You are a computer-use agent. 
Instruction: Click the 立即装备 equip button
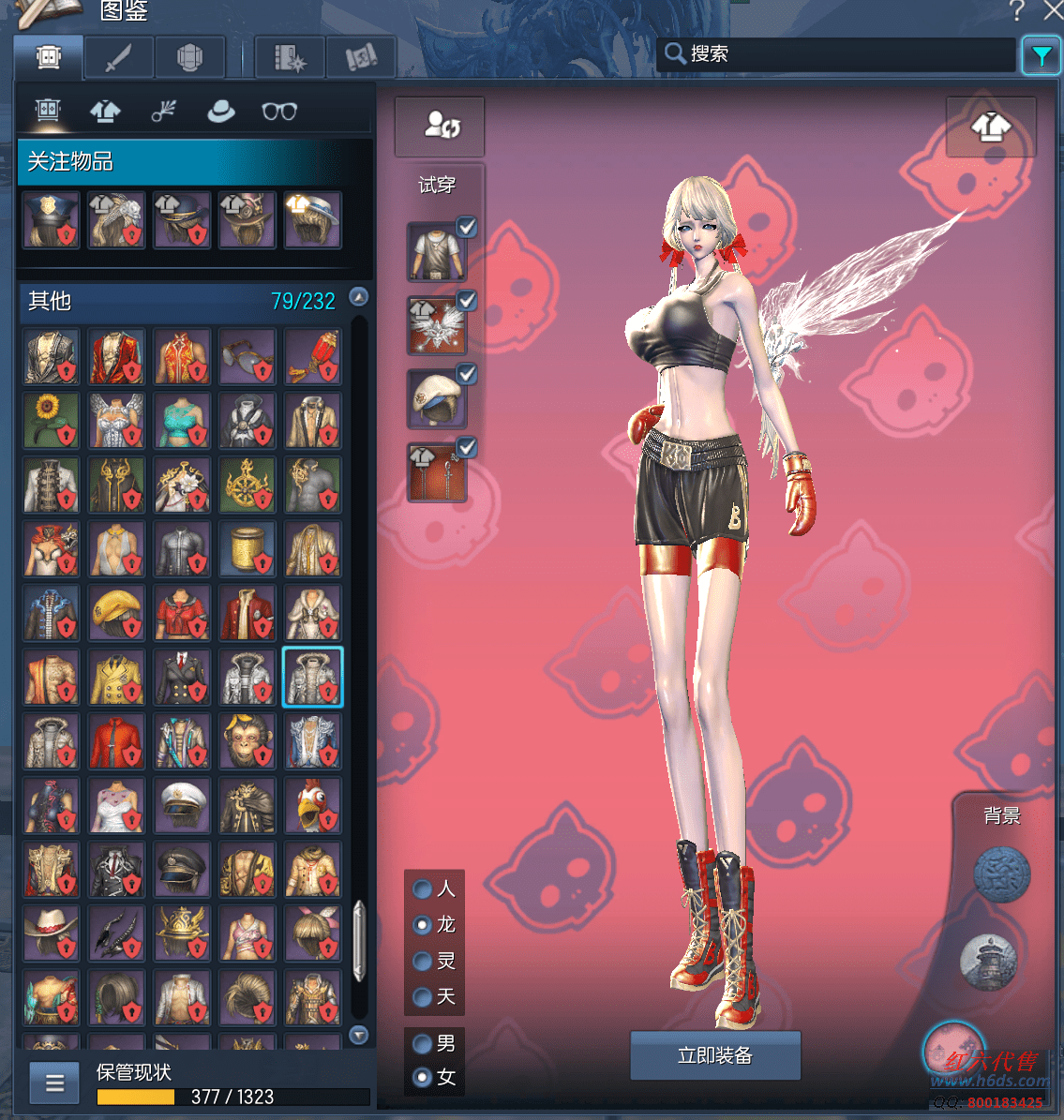715,1055
